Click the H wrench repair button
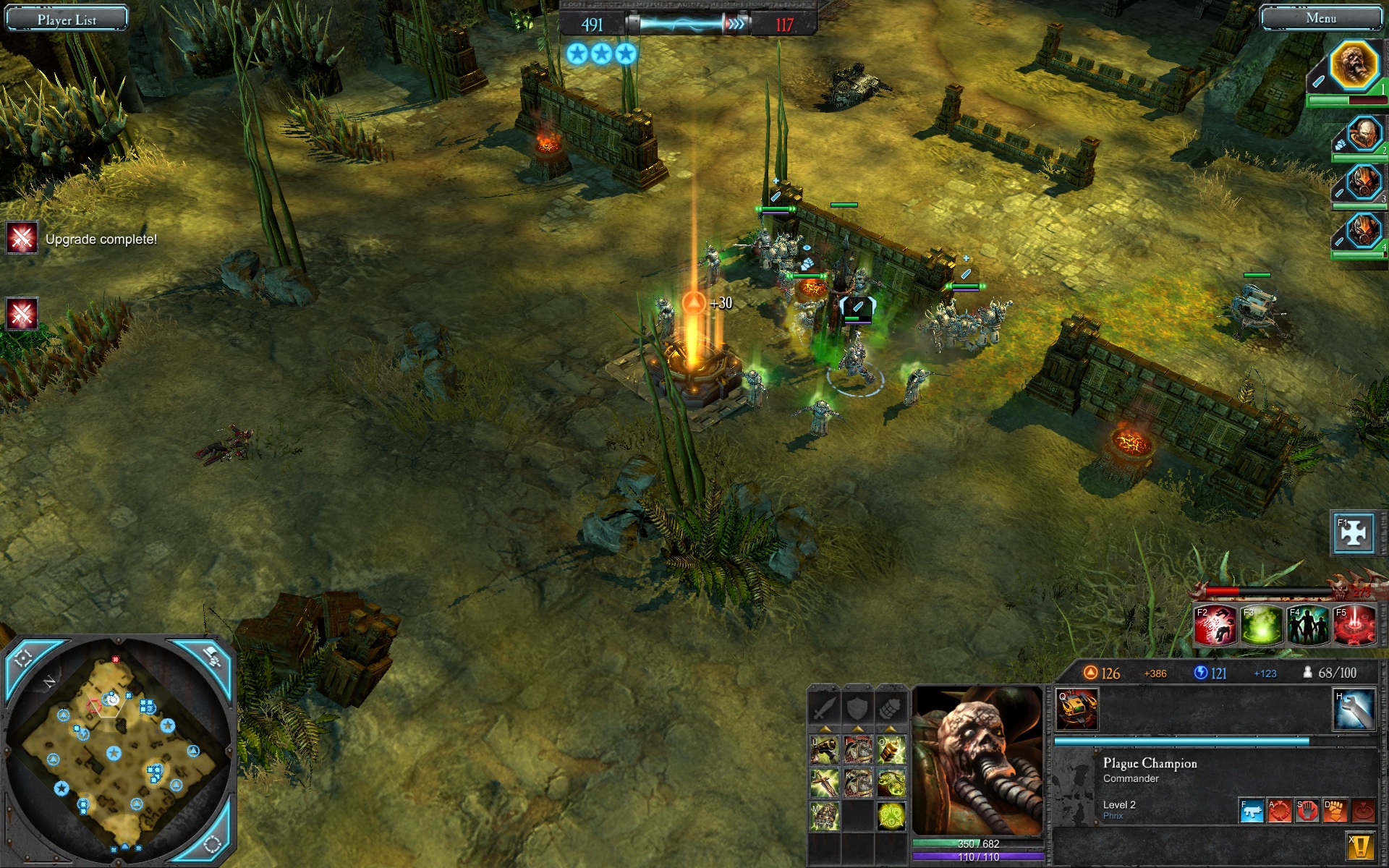This screenshot has height=868, width=1389. click(1354, 710)
